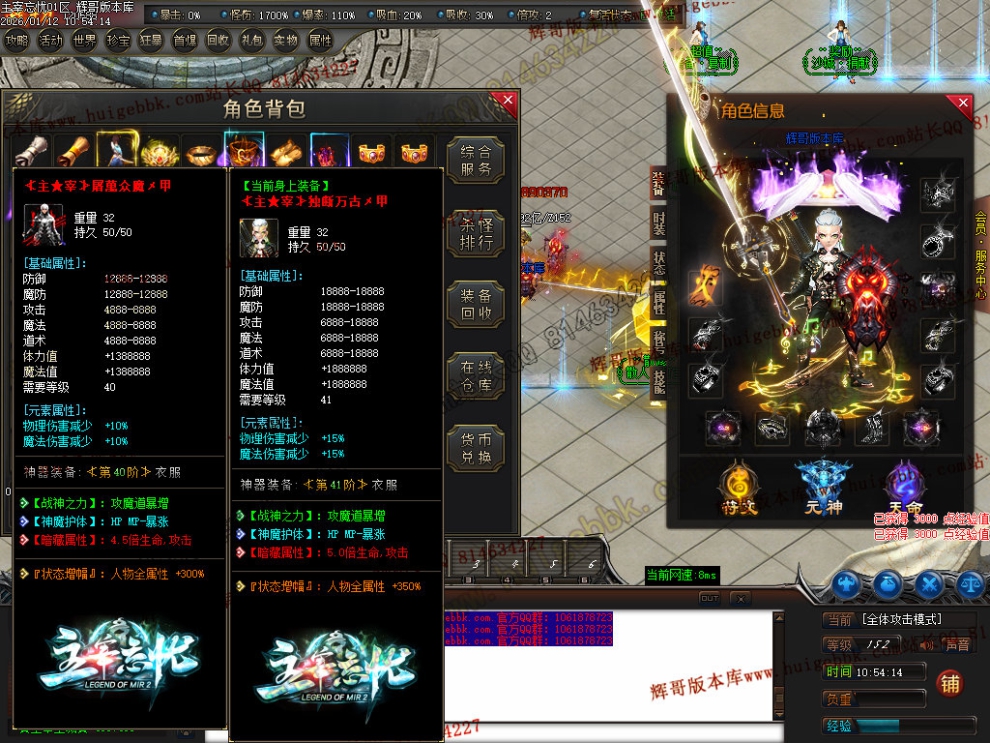Open 货币兑换 currency exchange

(475, 449)
